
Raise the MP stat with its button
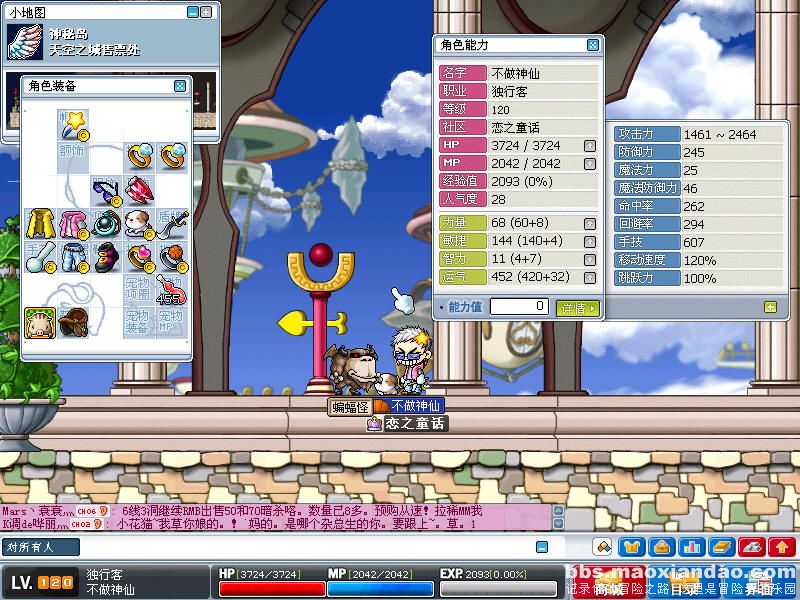click(x=590, y=164)
